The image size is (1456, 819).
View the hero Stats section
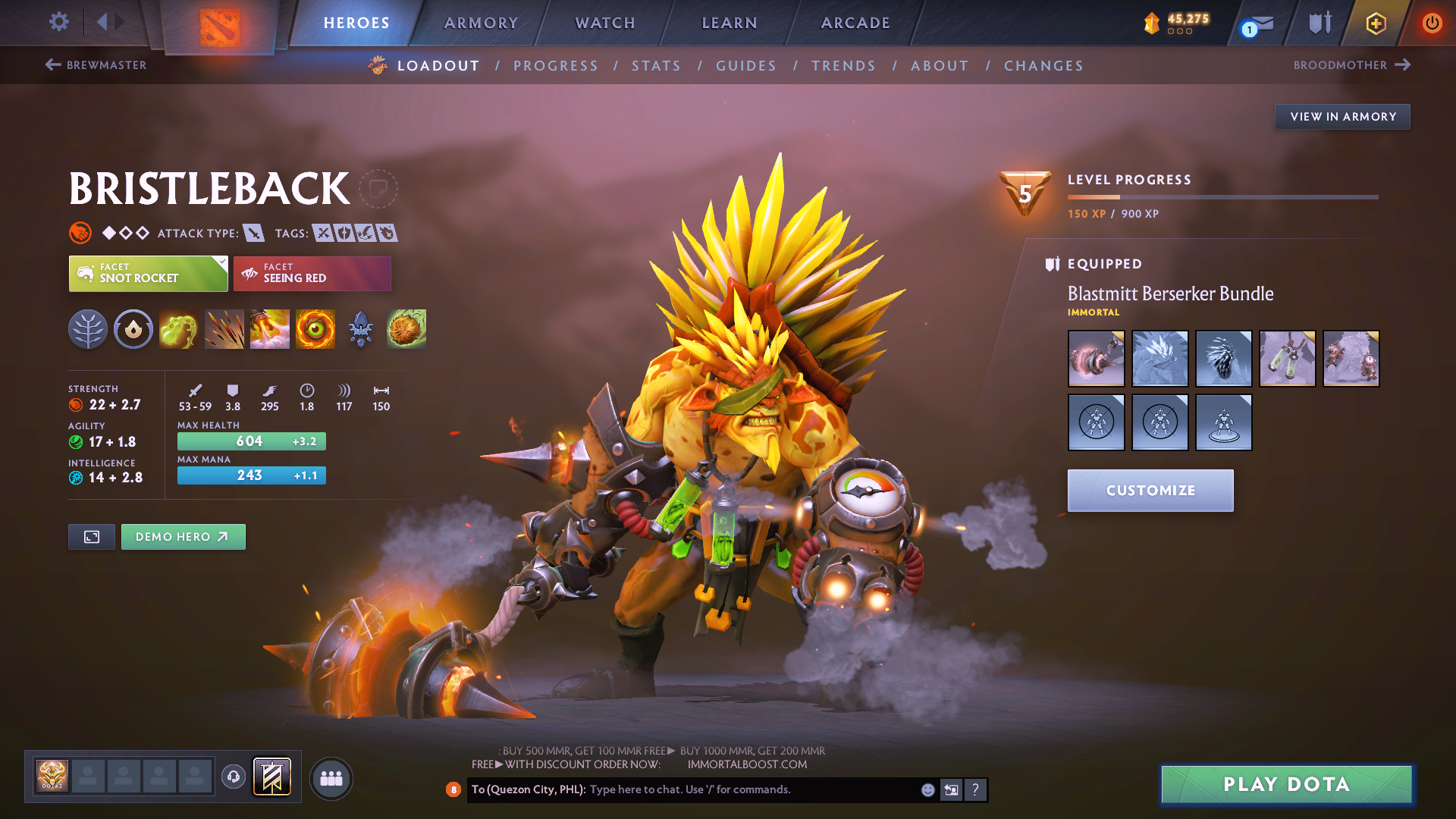coord(656,66)
